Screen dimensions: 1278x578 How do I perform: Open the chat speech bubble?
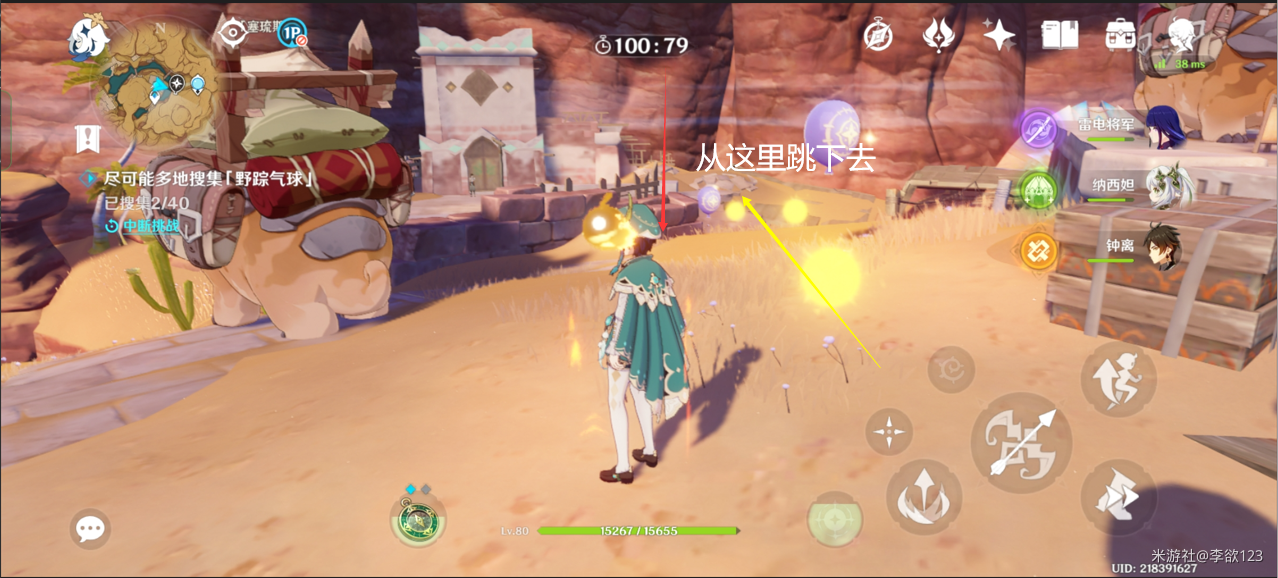[91, 528]
